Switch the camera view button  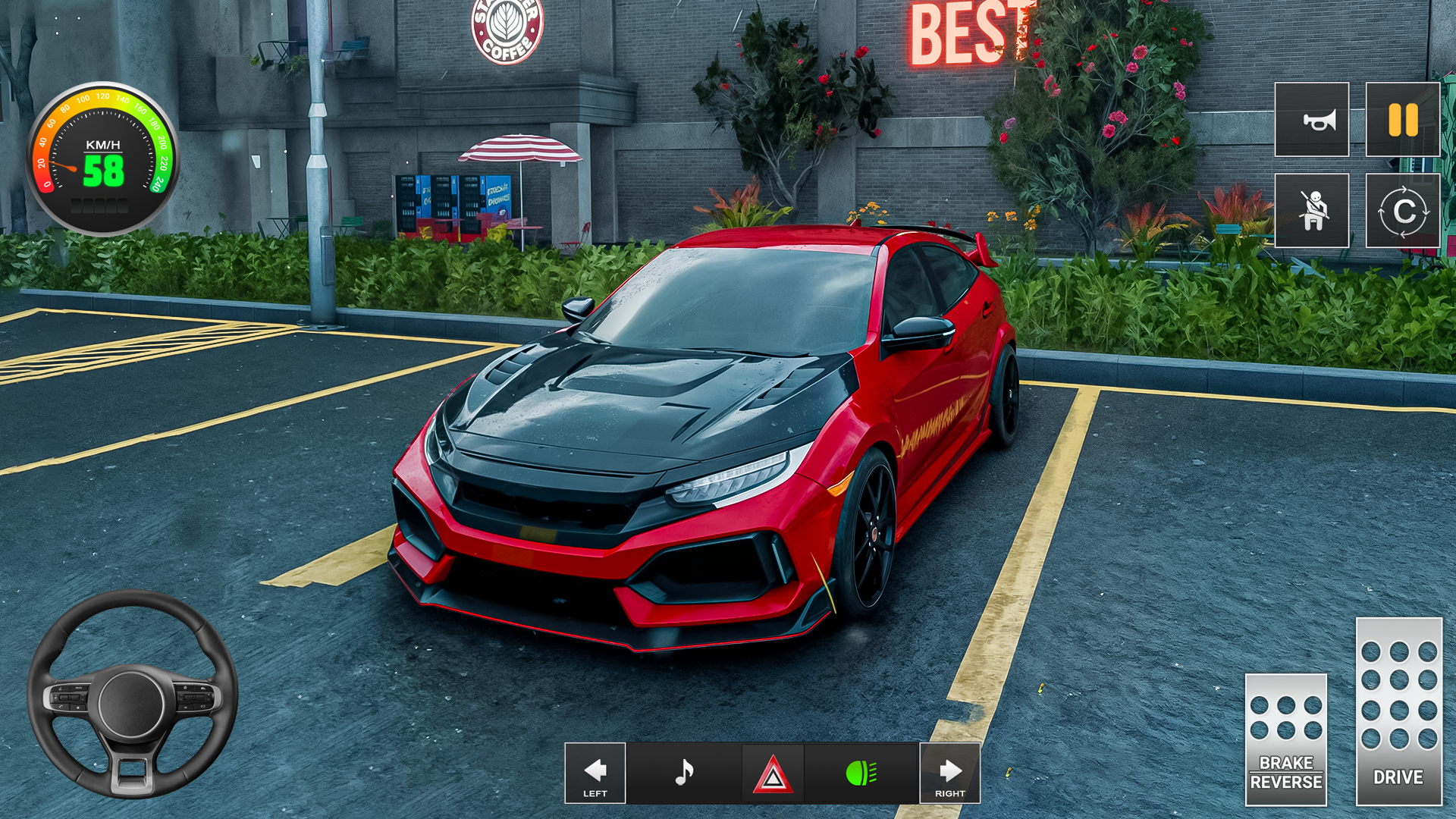pos(1402,211)
